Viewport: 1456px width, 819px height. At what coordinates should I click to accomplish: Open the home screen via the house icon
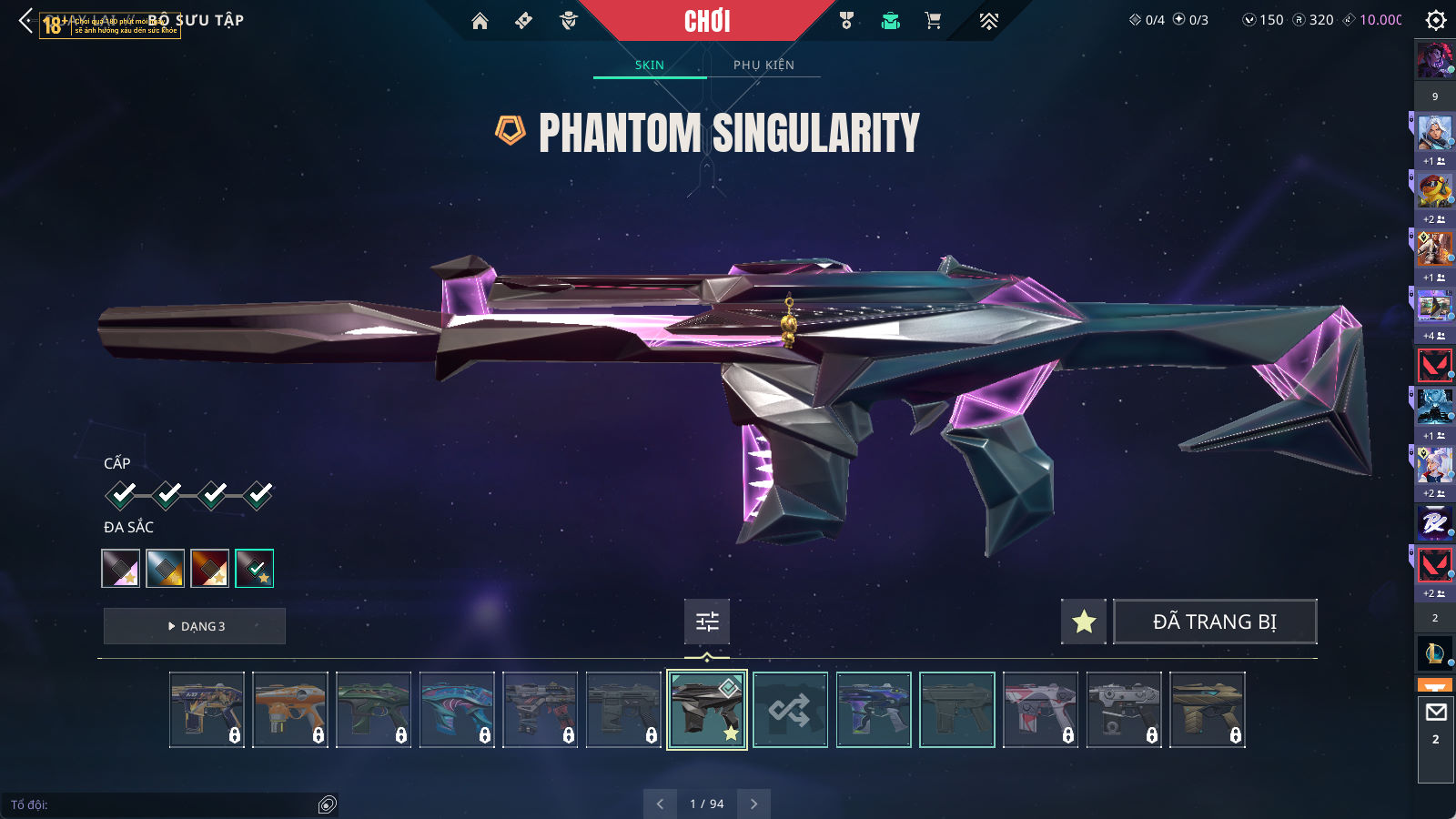(x=480, y=21)
